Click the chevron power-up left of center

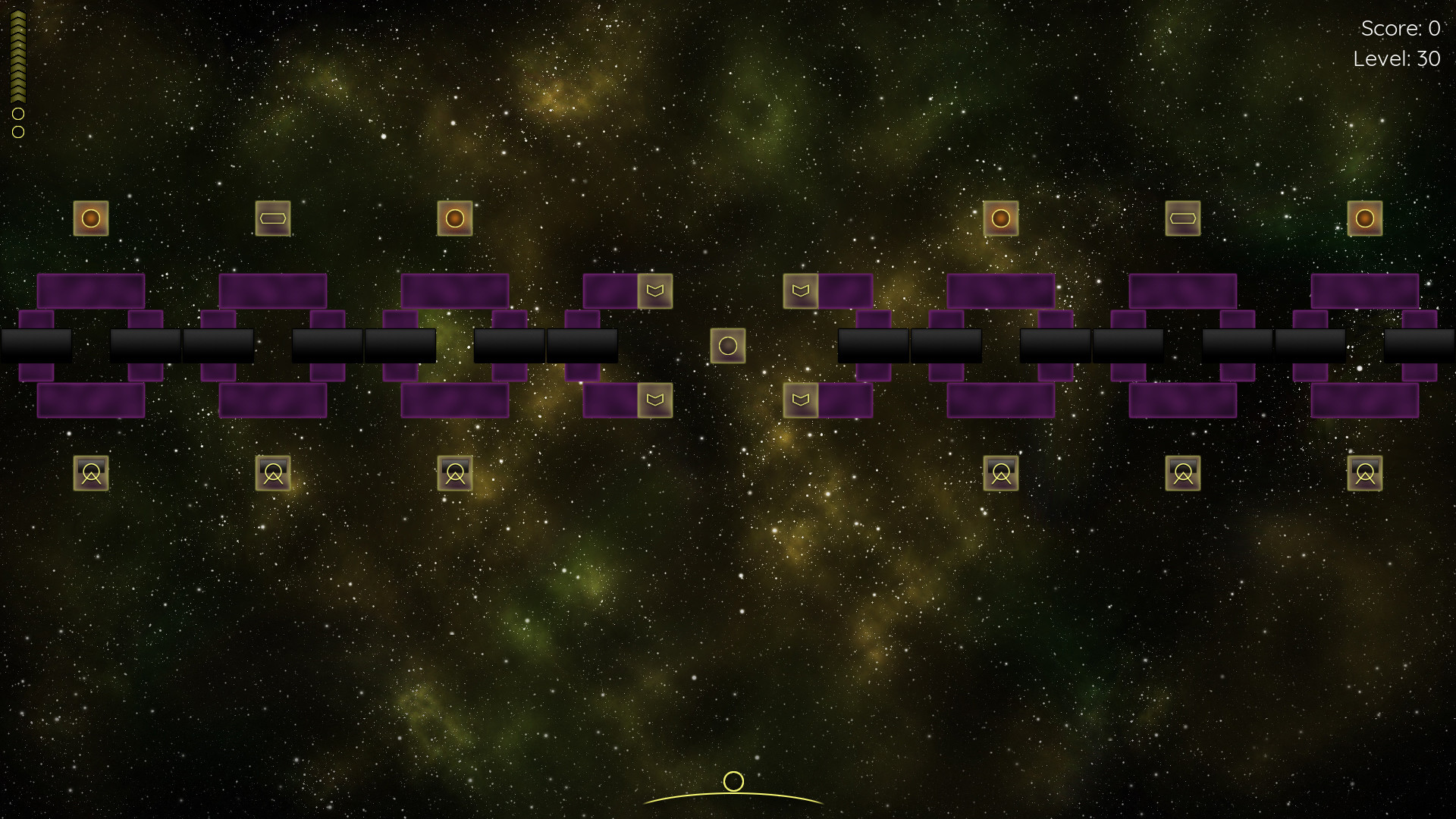pos(657,293)
